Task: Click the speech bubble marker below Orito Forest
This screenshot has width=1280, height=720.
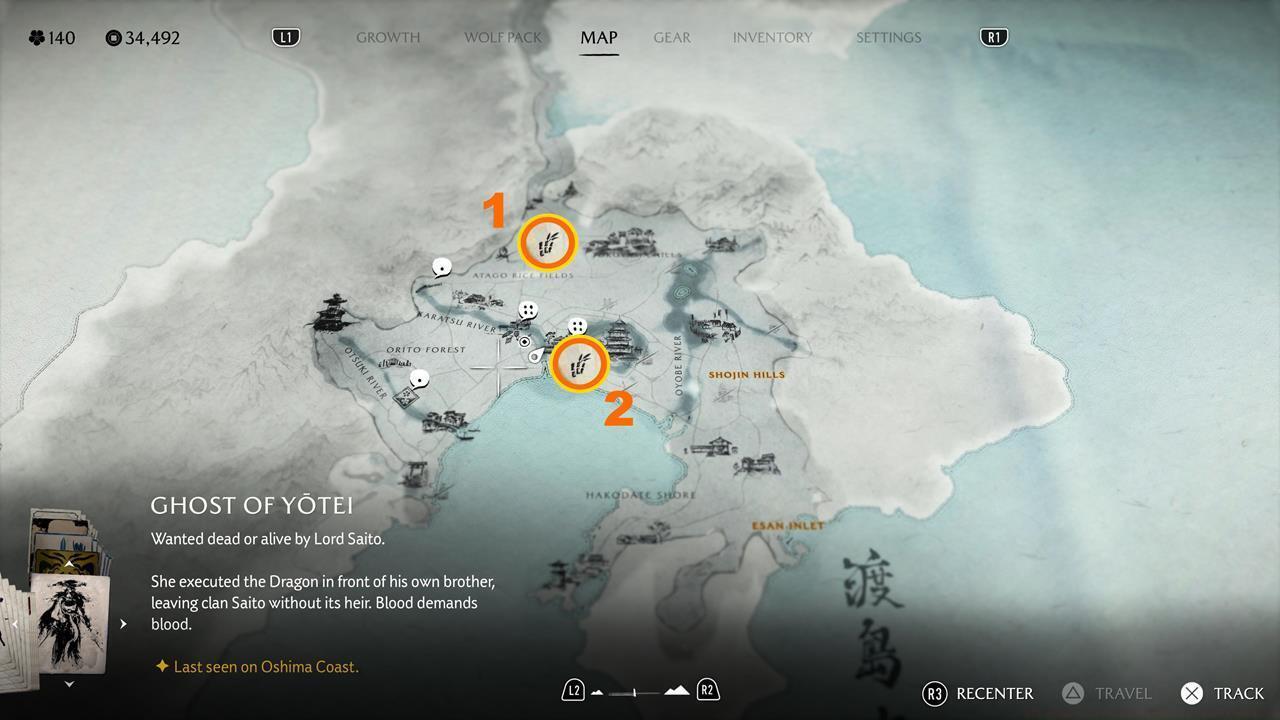Action: coord(420,379)
